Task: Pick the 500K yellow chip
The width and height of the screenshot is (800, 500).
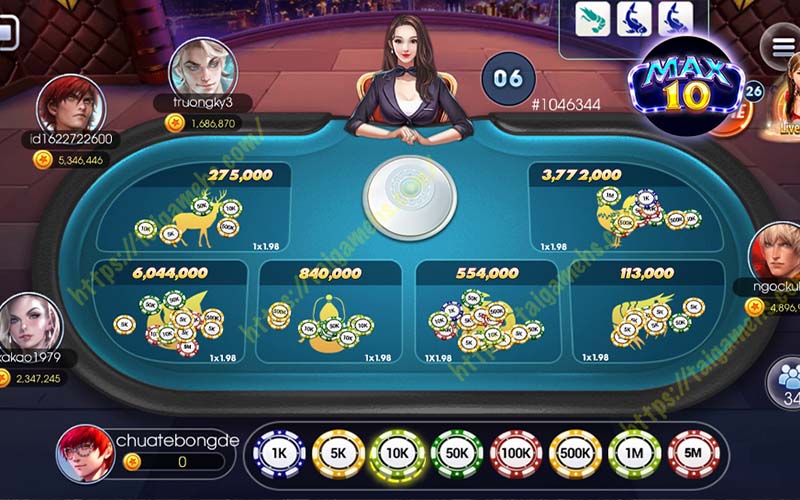Action: click(575, 454)
